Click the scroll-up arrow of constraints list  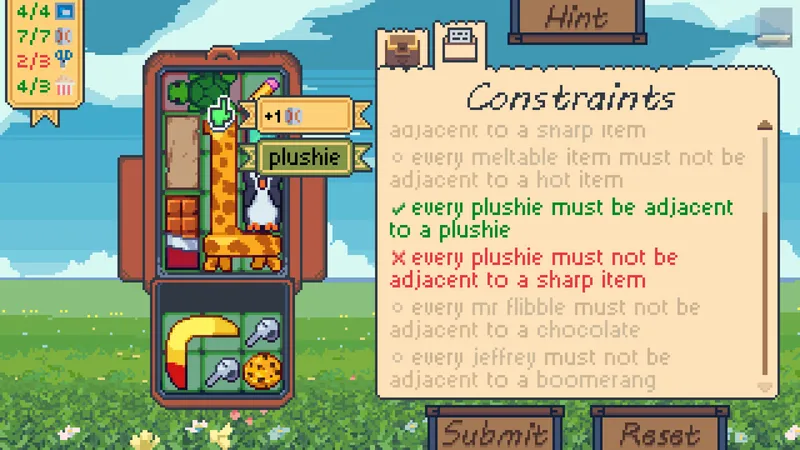765,126
